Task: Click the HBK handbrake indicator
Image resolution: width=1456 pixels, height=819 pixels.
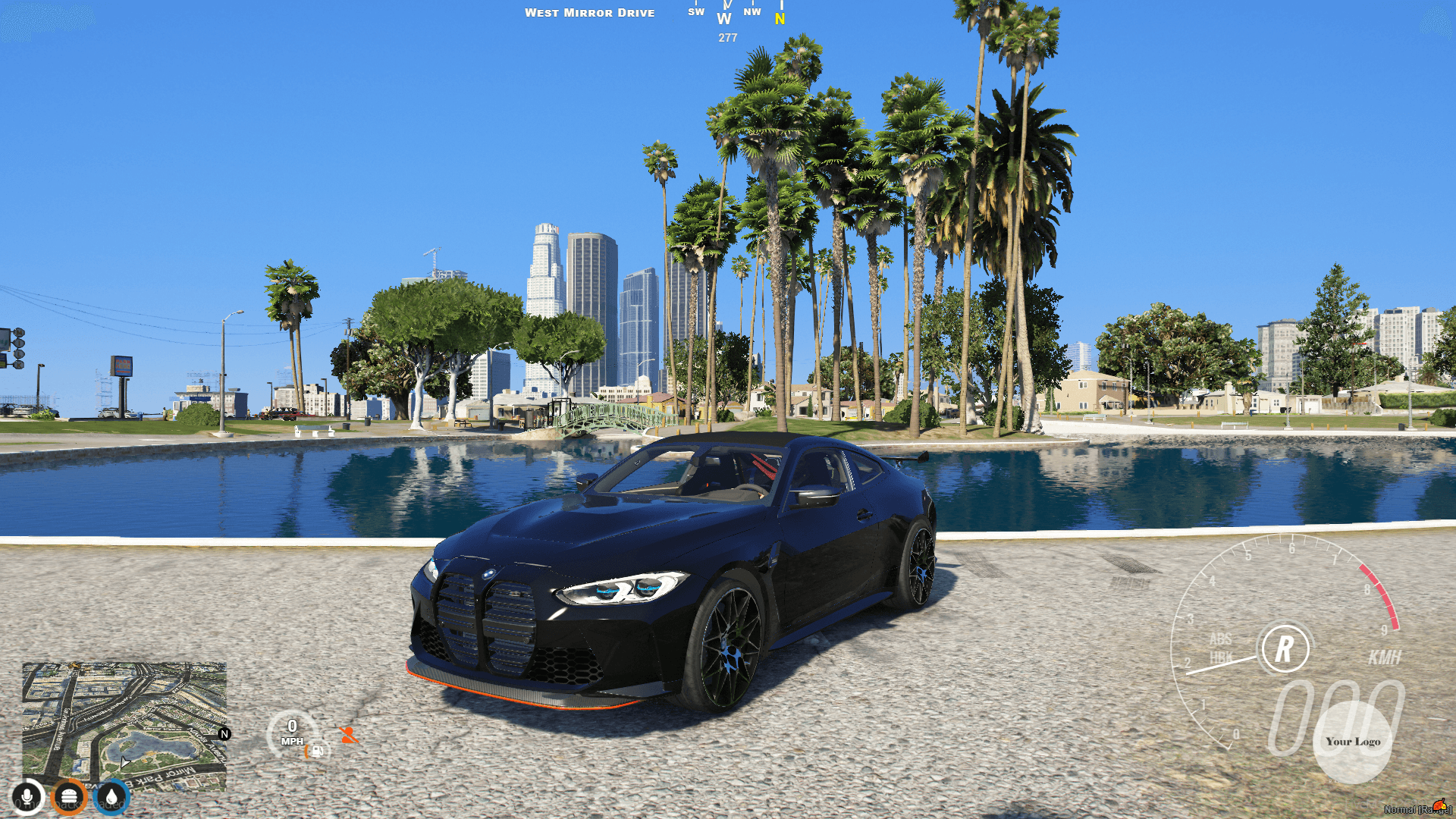Action: point(1220,657)
